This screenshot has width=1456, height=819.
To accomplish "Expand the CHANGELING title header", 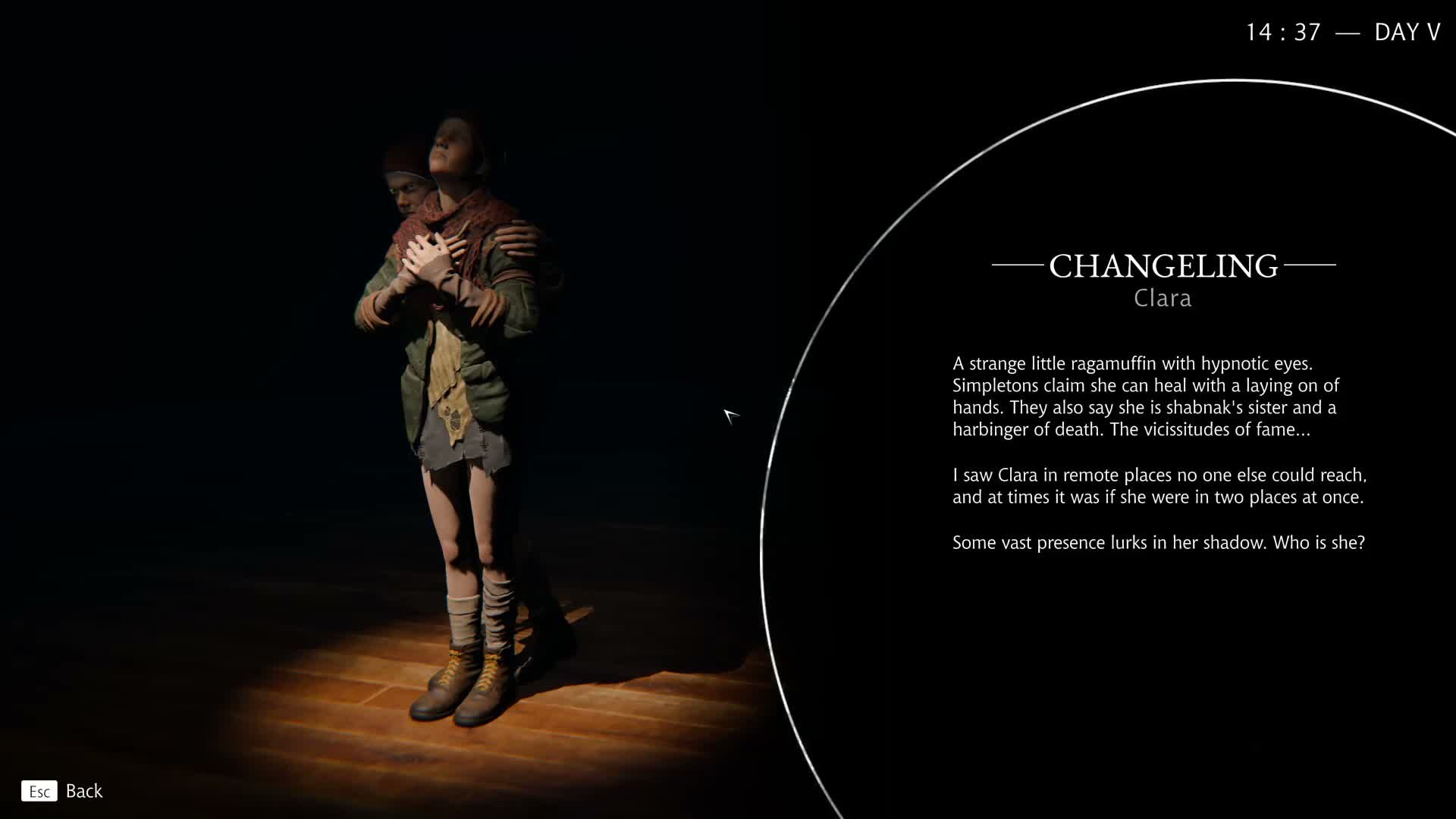I will (1163, 265).
